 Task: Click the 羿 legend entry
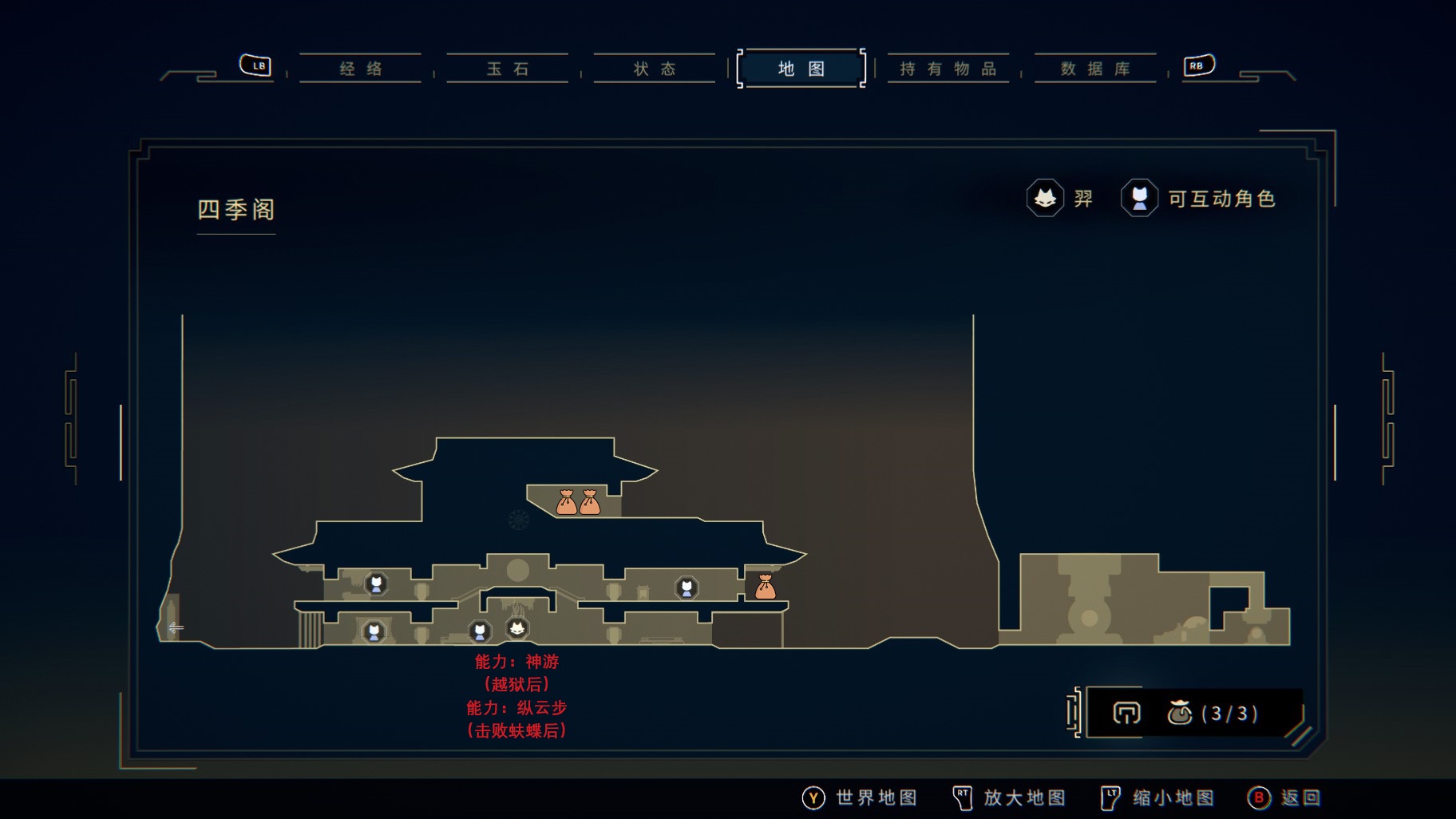click(1060, 198)
